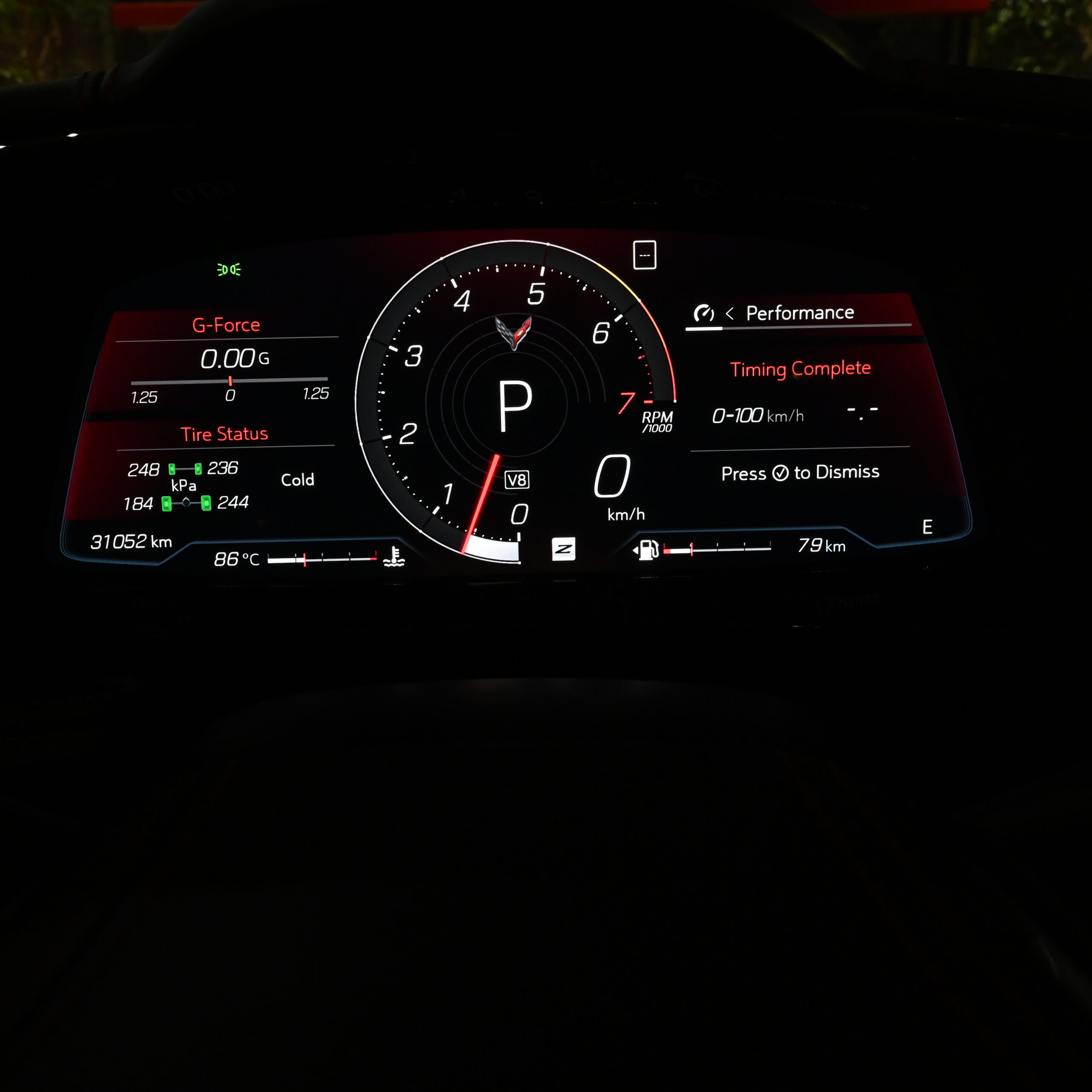Select the coolant temperature icon
The width and height of the screenshot is (1092, 1092).
point(393,557)
